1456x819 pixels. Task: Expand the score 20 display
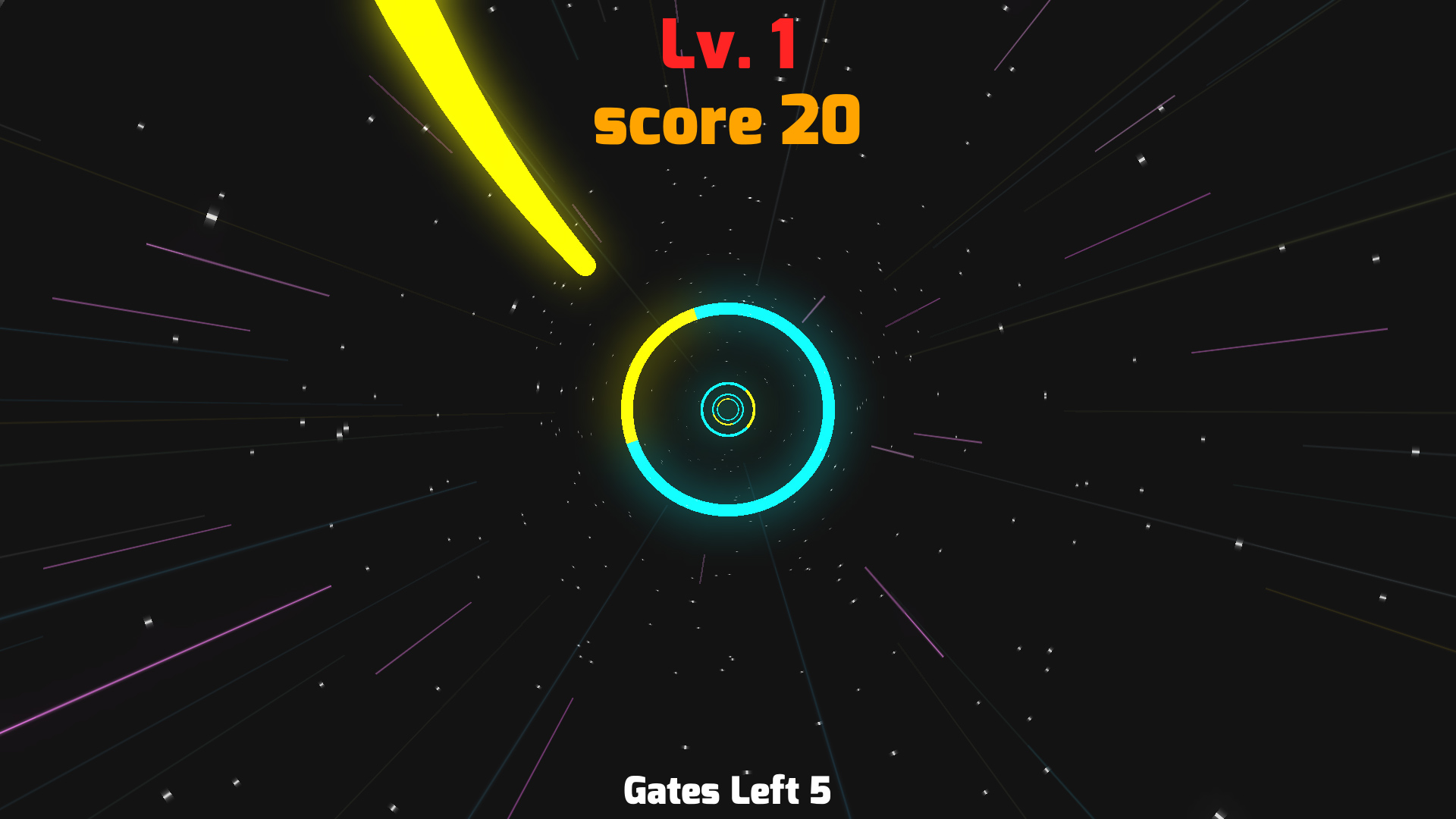[726, 120]
